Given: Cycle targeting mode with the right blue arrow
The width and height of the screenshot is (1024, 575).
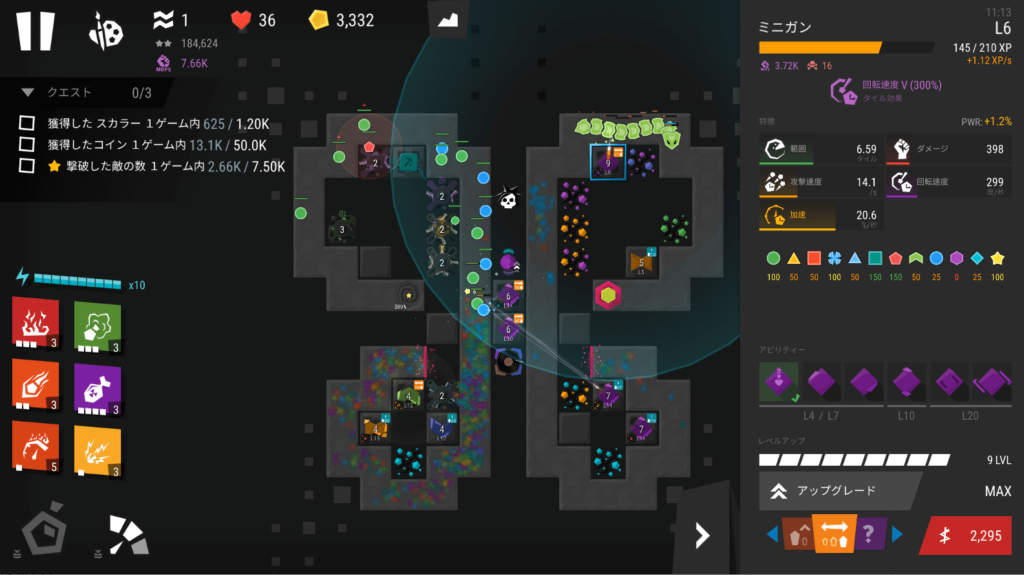Looking at the screenshot, I should pos(896,535).
